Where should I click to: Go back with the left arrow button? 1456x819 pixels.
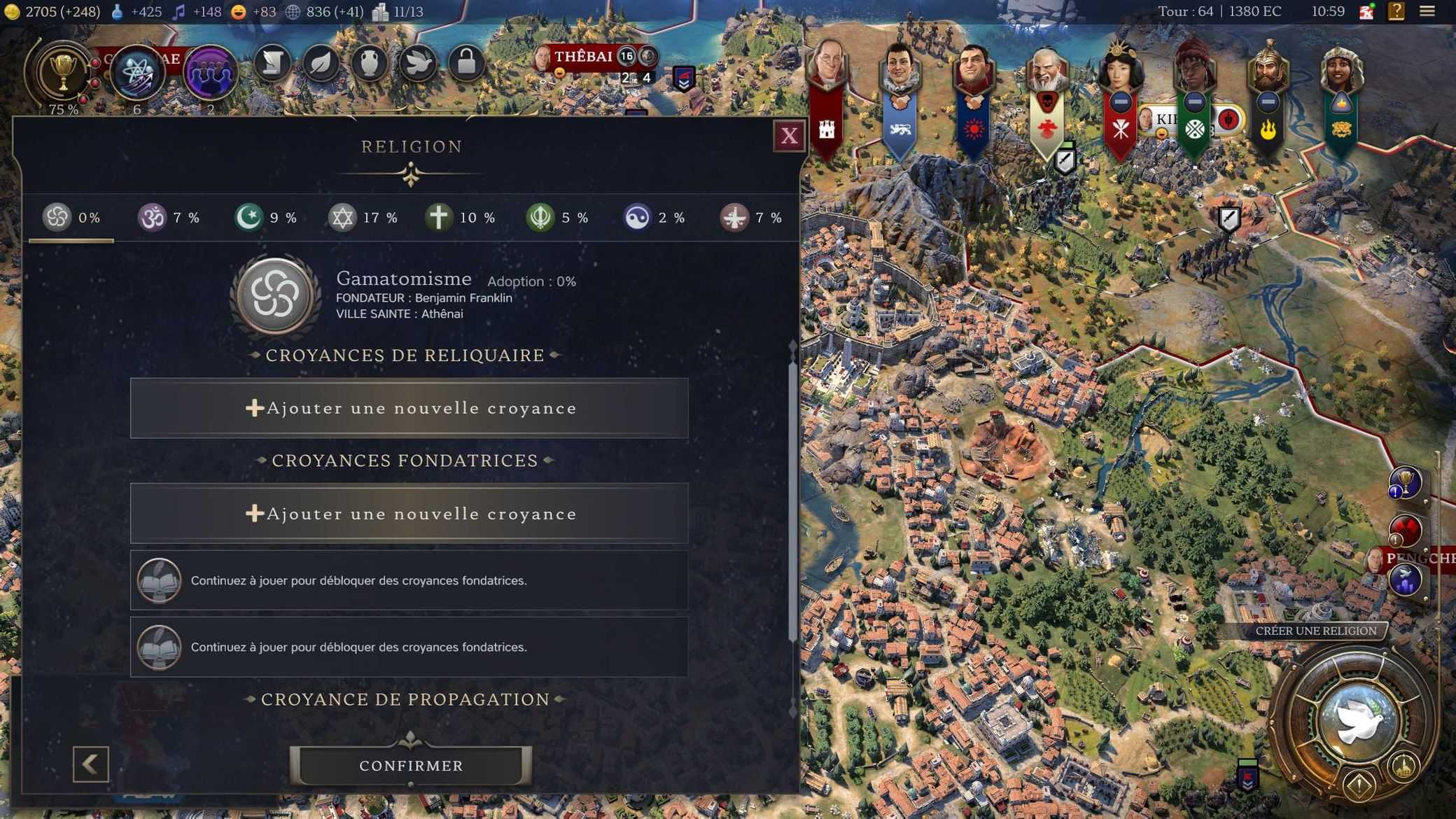click(x=91, y=764)
